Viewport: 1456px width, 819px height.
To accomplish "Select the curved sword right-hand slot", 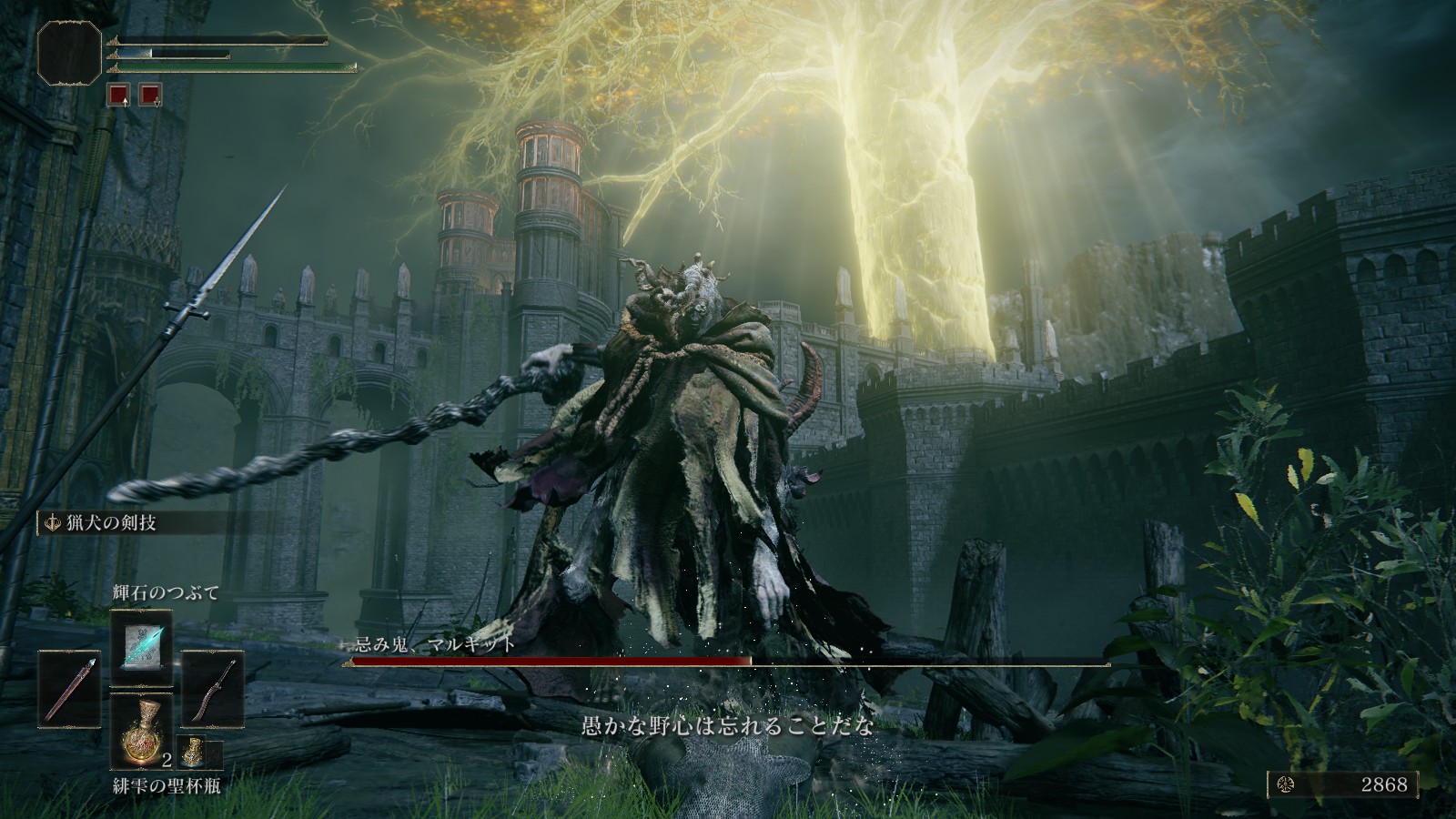I will tap(213, 689).
